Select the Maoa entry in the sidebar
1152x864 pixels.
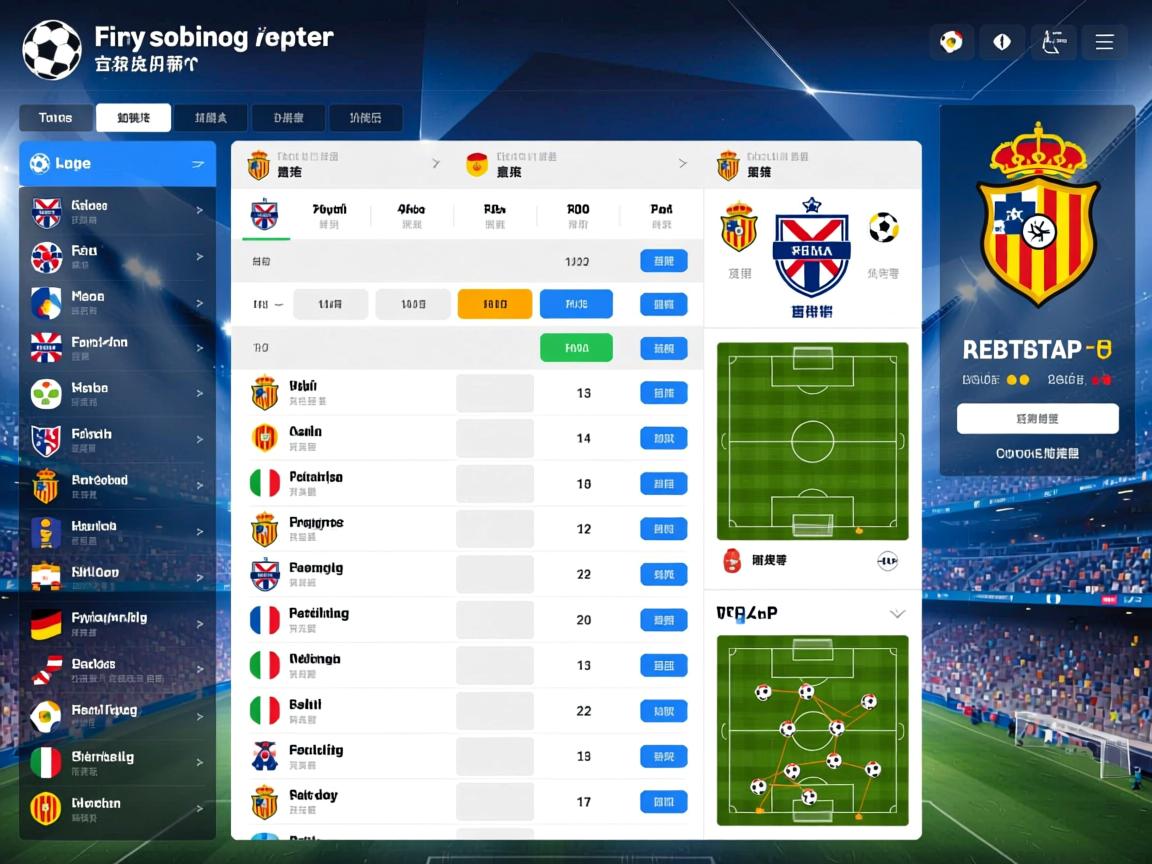click(x=117, y=302)
